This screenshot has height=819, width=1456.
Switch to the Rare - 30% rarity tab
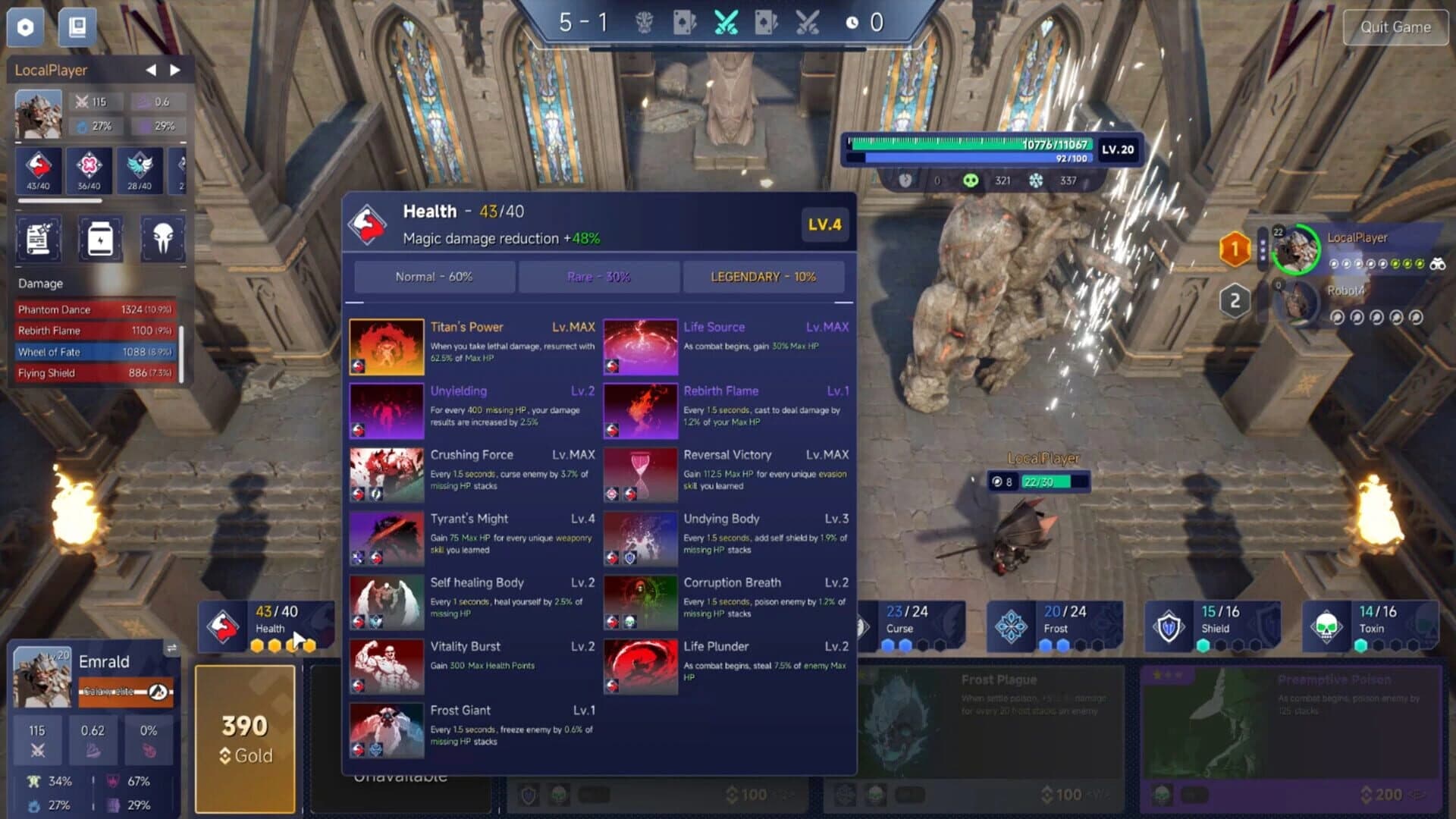tap(598, 276)
